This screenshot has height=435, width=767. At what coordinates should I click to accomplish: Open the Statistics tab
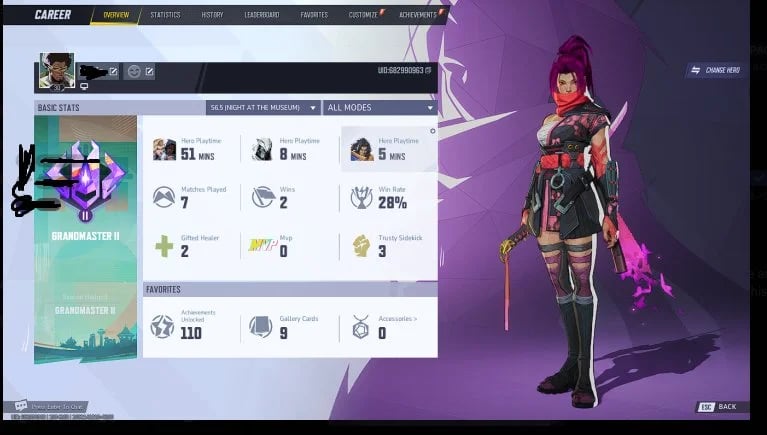click(165, 15)
